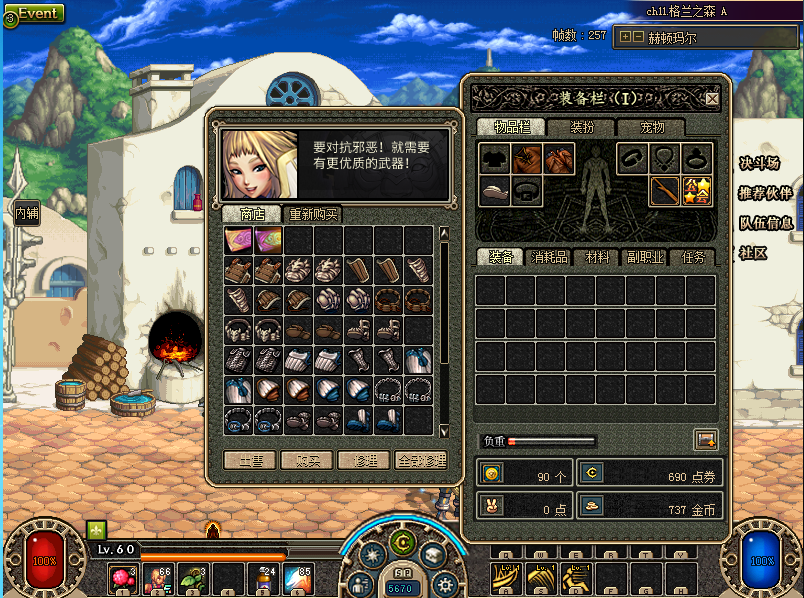The height and width of the screenshot is (598, 804).
Task: Show the 副职业 sub-profession tab
Action: click(645, 257)
